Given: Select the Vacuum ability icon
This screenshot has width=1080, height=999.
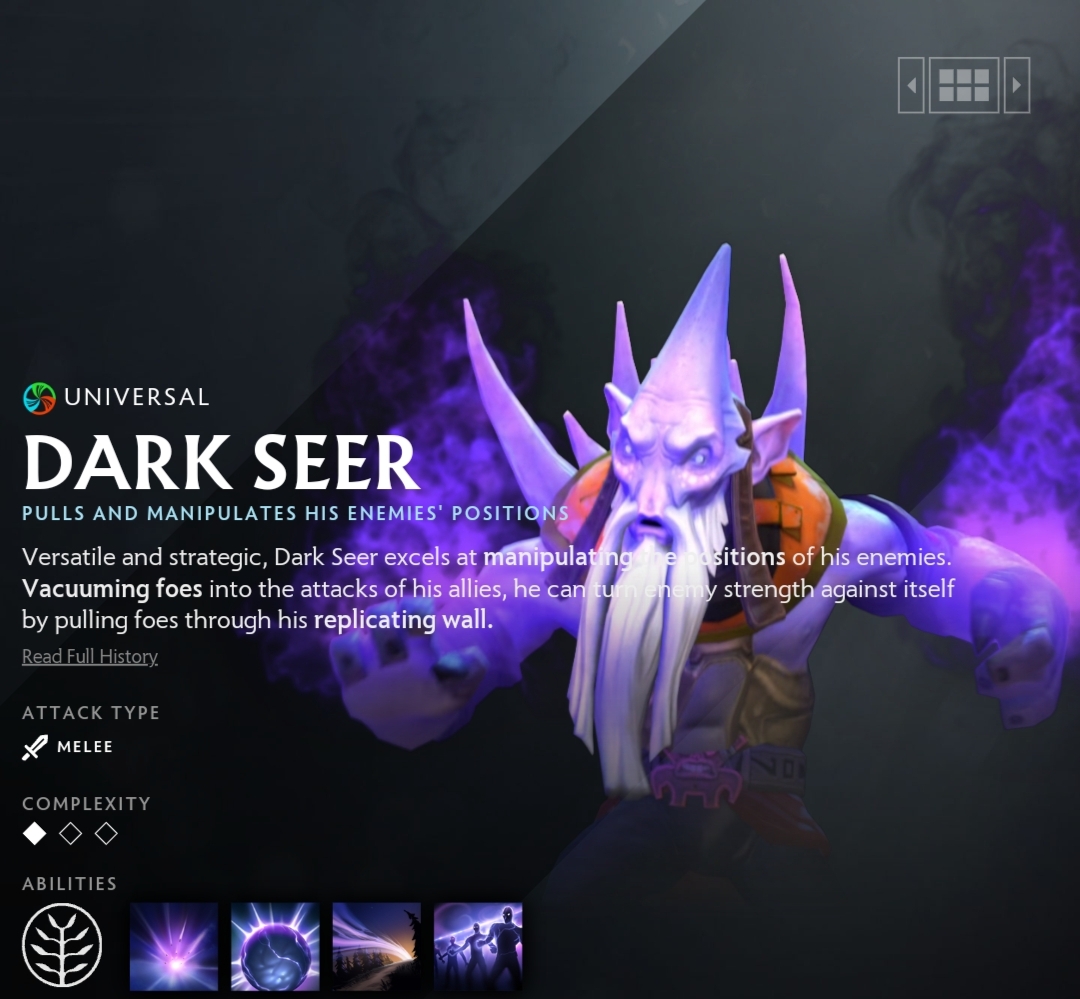Looking at the screenshot, I should 174,946.
